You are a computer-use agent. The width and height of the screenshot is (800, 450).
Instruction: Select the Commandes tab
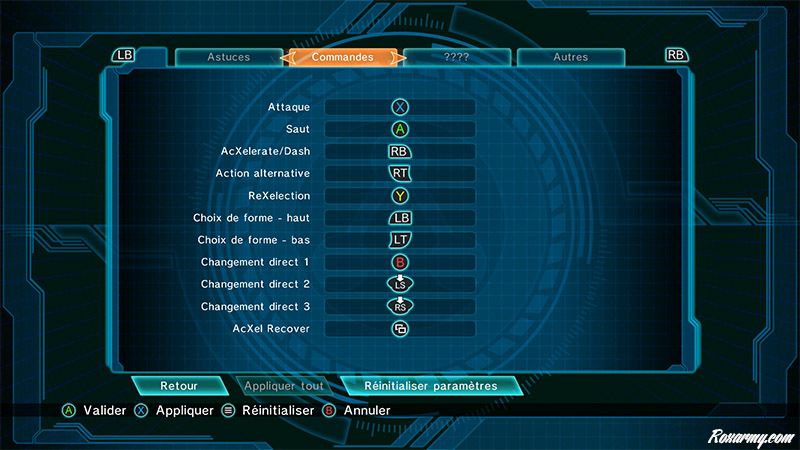pyautogui.click(x=343, y=57)
